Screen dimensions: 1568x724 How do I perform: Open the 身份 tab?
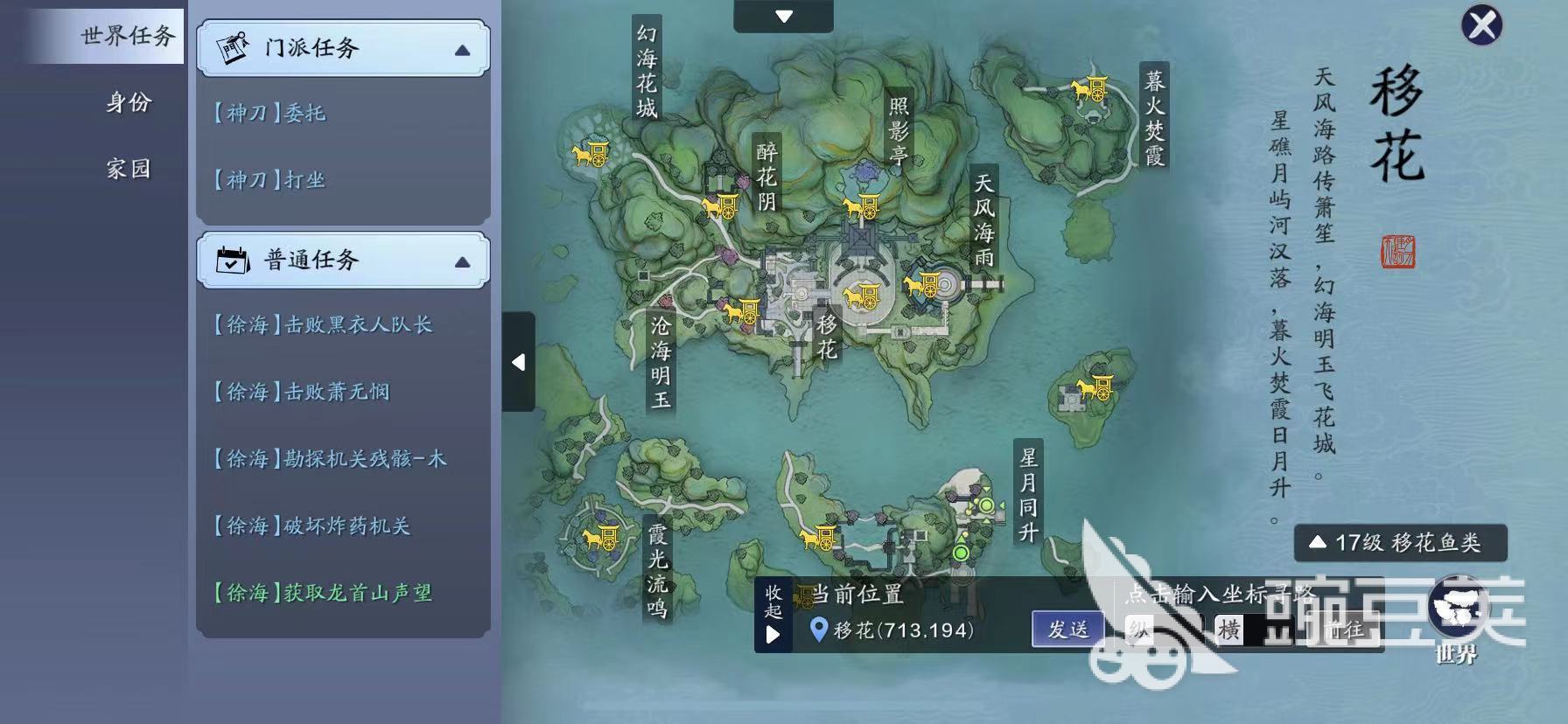pos(128,102)
